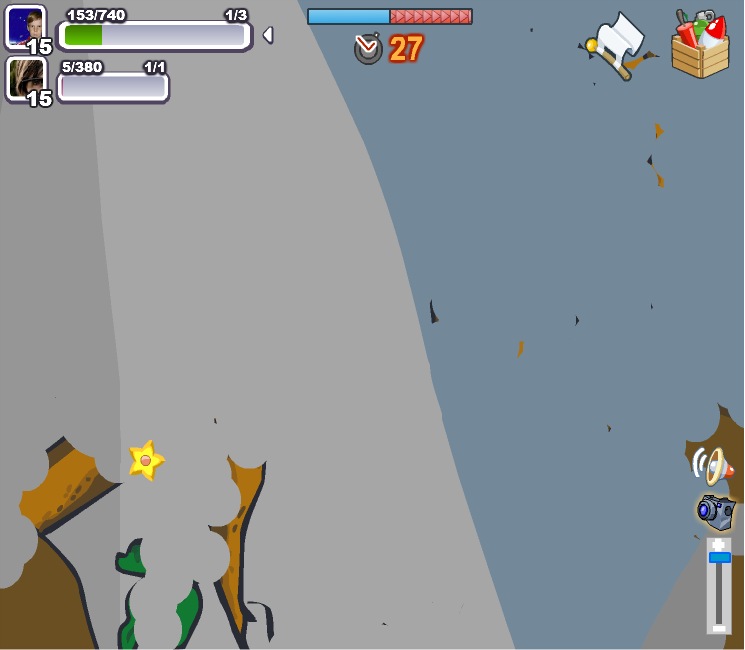Click the plus end of the zoom slider
Image resolution: width=745 pixels, height=650 pixels.
(x=718, y=544)
